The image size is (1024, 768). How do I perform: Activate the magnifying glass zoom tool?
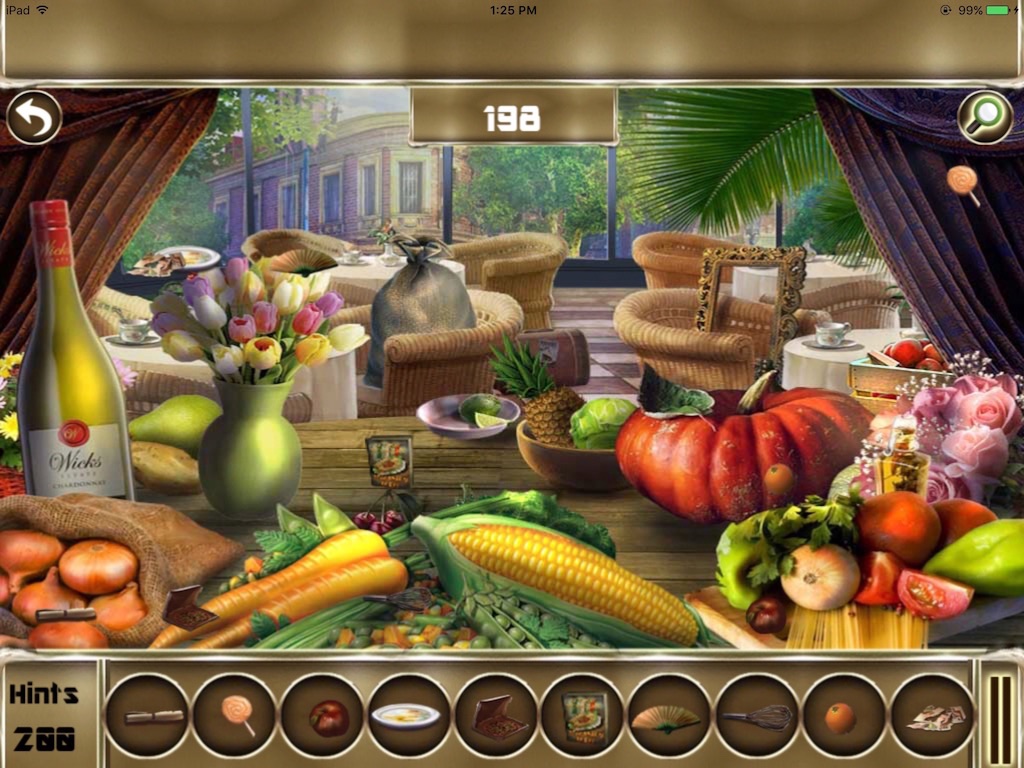point(985,118)
